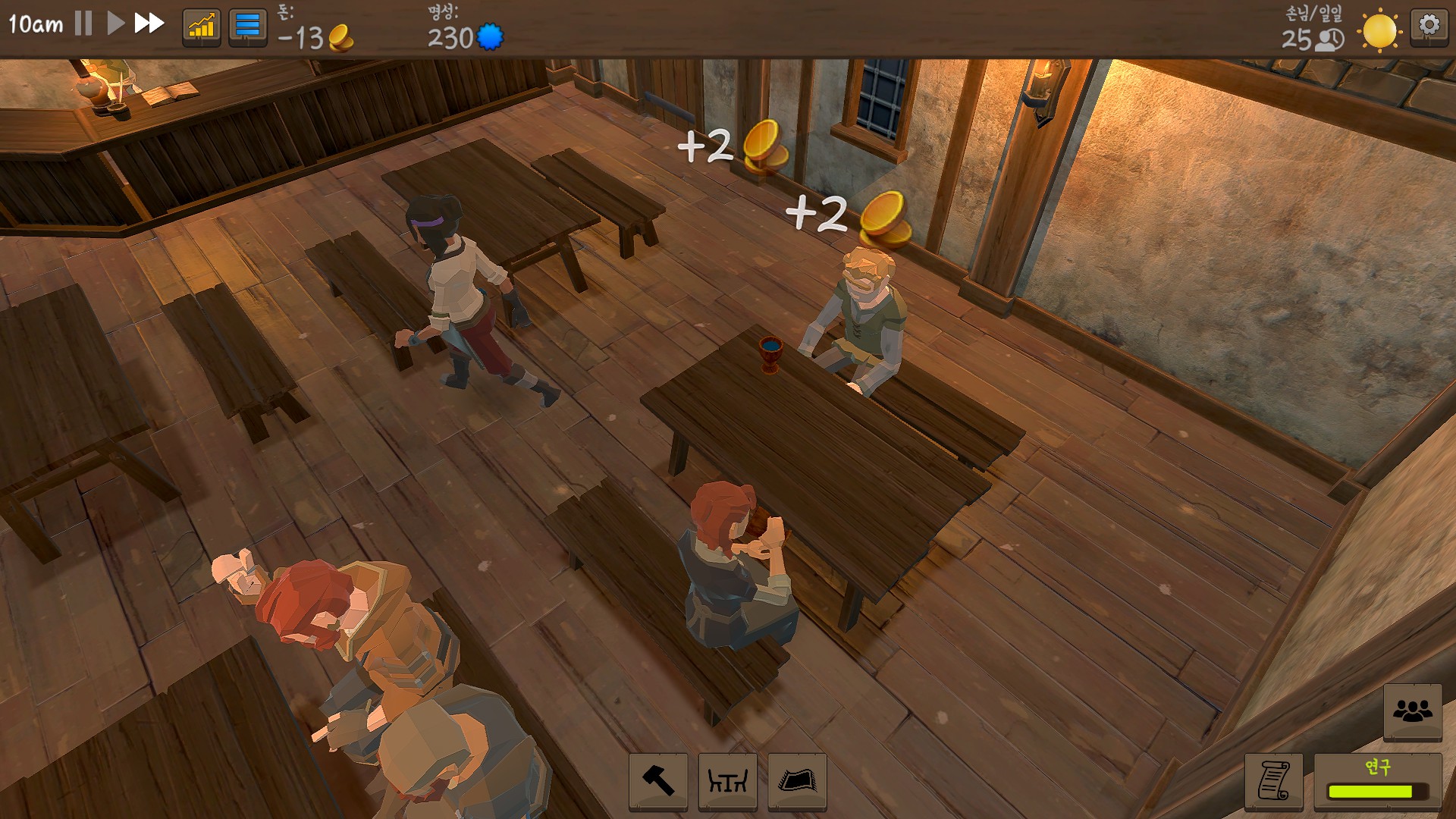Open settings via the gear icon
Image resolution: width=1456 pixels, height=819 pixels.
click(1429, 27)
